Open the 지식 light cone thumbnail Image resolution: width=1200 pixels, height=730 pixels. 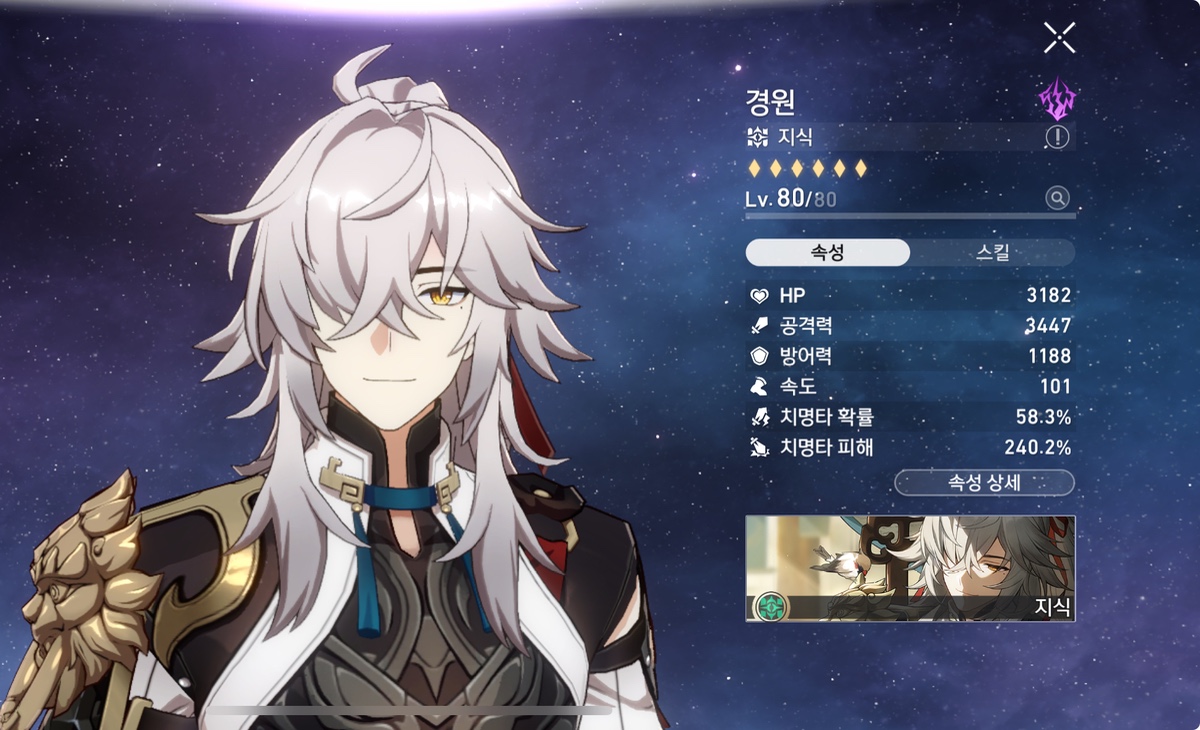coord(910,568)
